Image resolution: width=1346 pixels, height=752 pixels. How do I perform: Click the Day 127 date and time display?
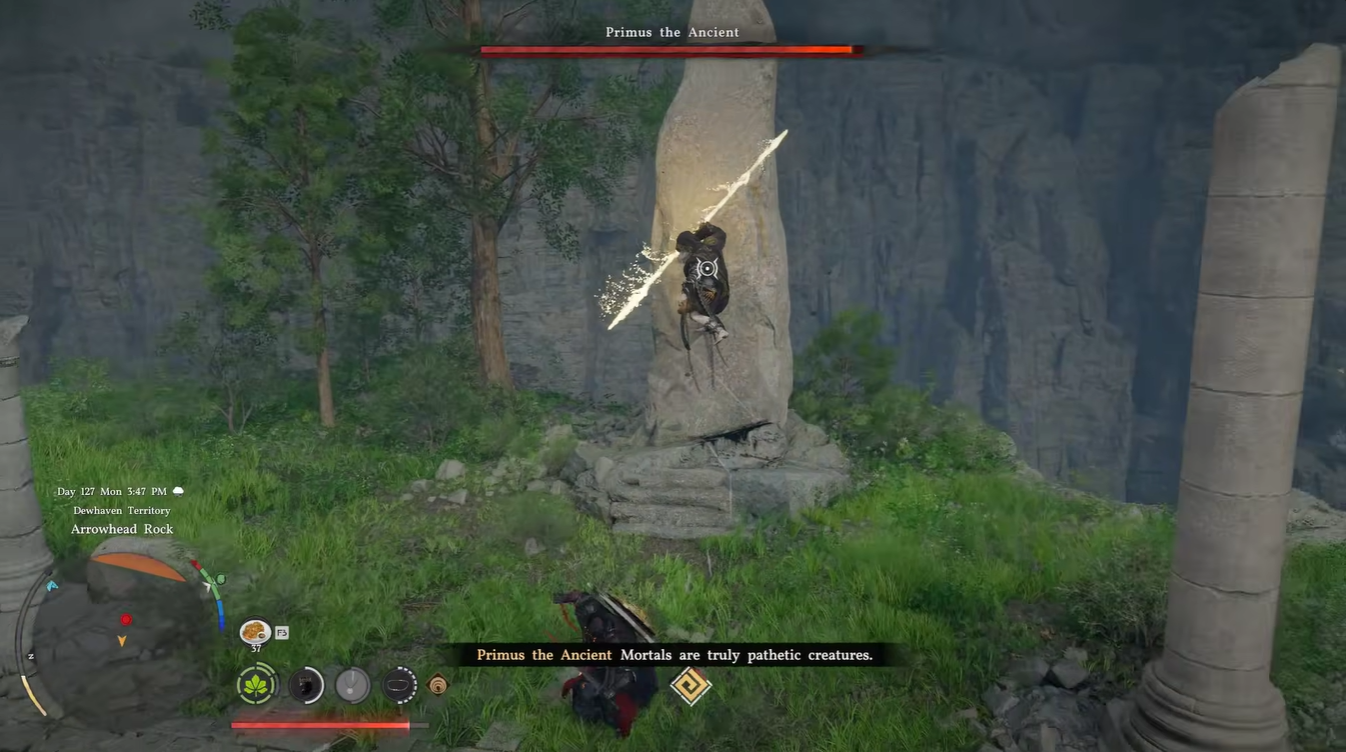(111, 491)
